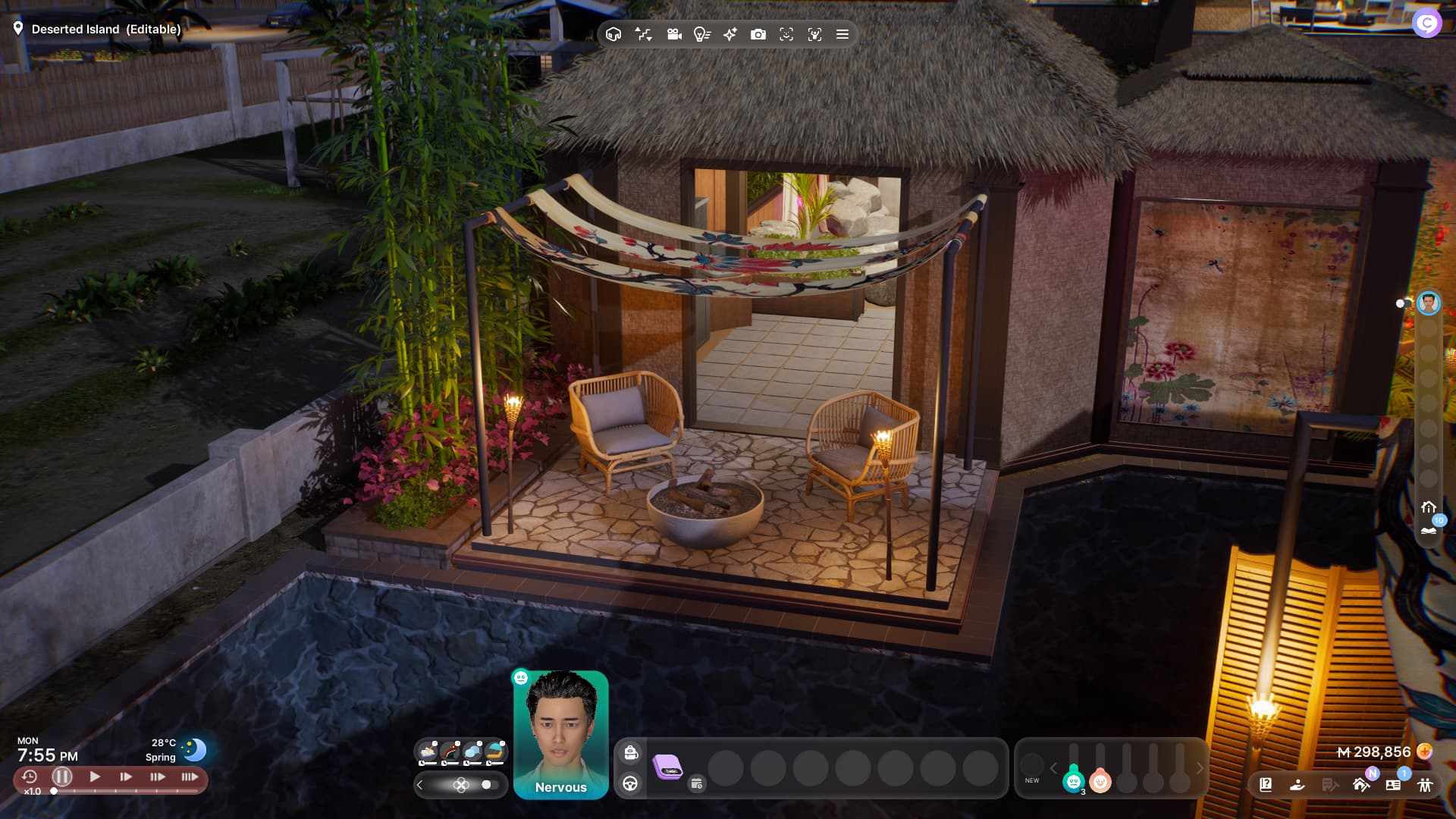Click the Deserted Island location label
This screenshot has height=819, width=1456.
(x=105, y=29)
